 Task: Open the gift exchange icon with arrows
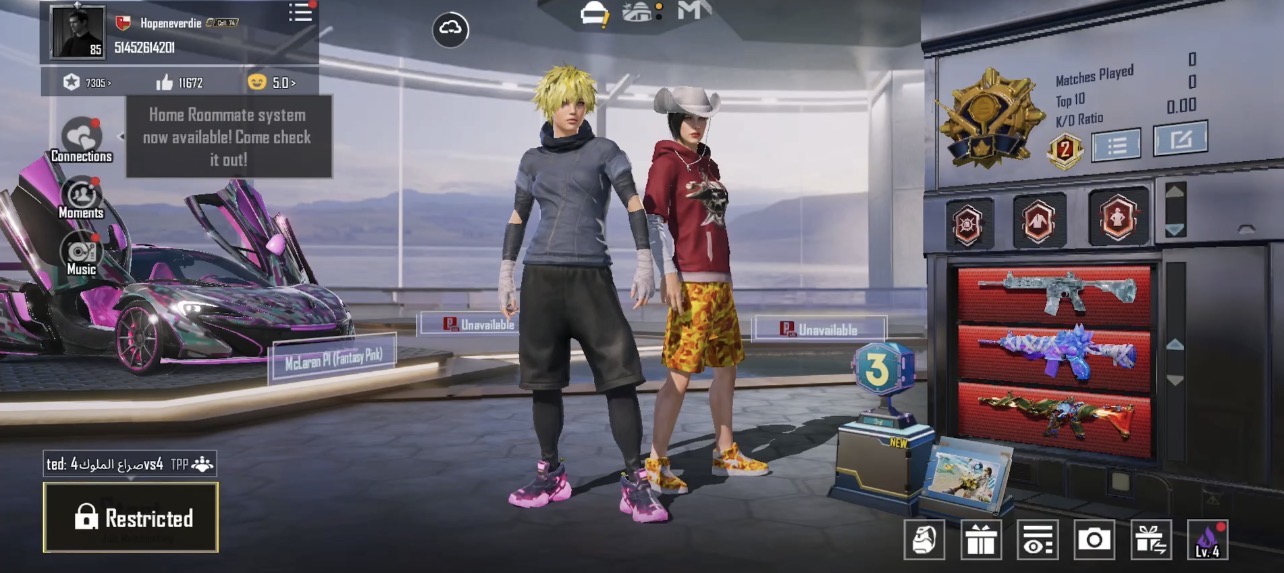1151,540
